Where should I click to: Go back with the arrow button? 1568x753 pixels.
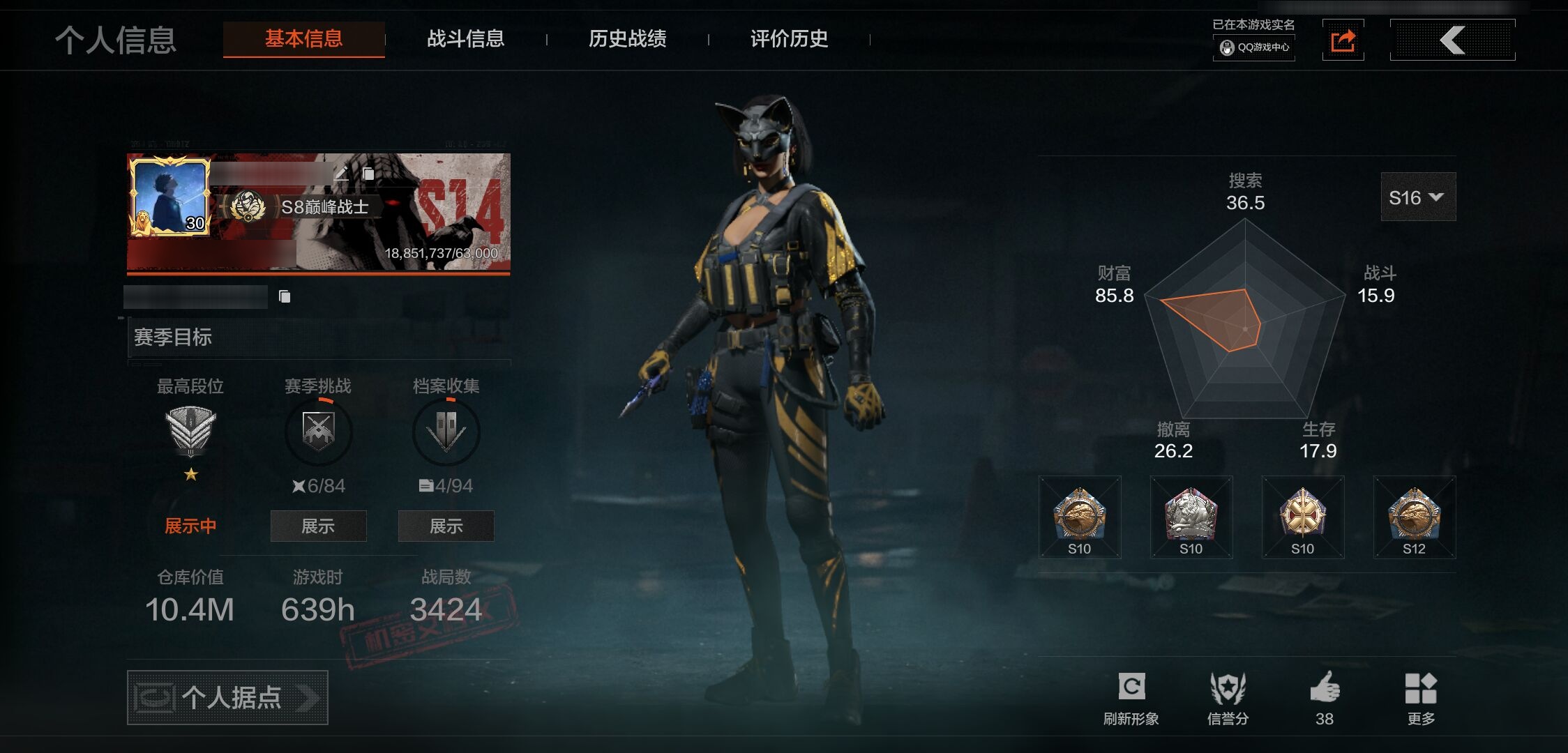click(x=1452, y=40)
